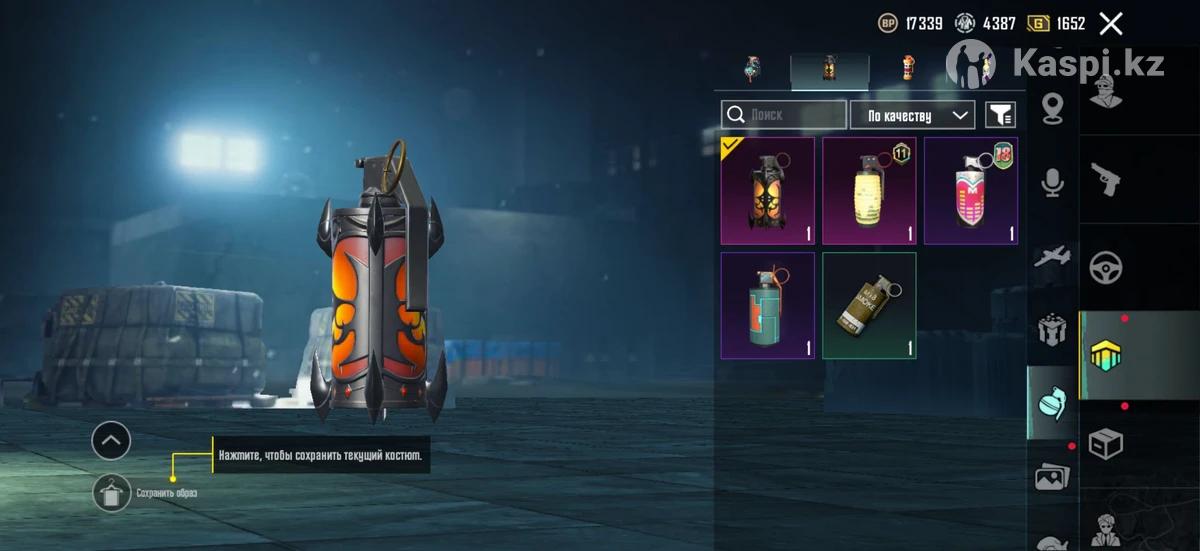Open the airplane skins category
1200x551 pixels.
pos(1052,257)
